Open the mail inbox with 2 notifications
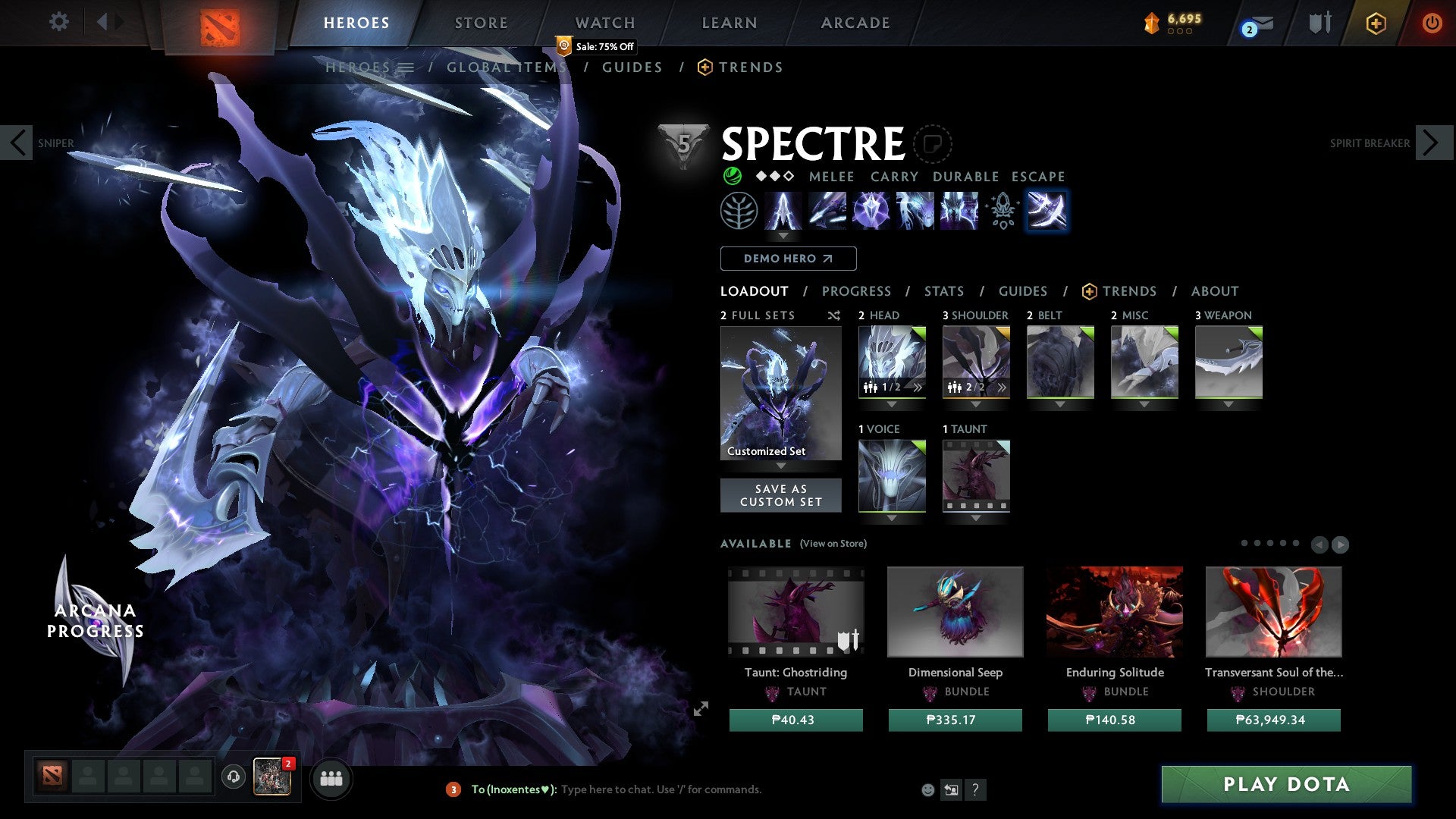 pyautogui.click(x=1252, y=24)
